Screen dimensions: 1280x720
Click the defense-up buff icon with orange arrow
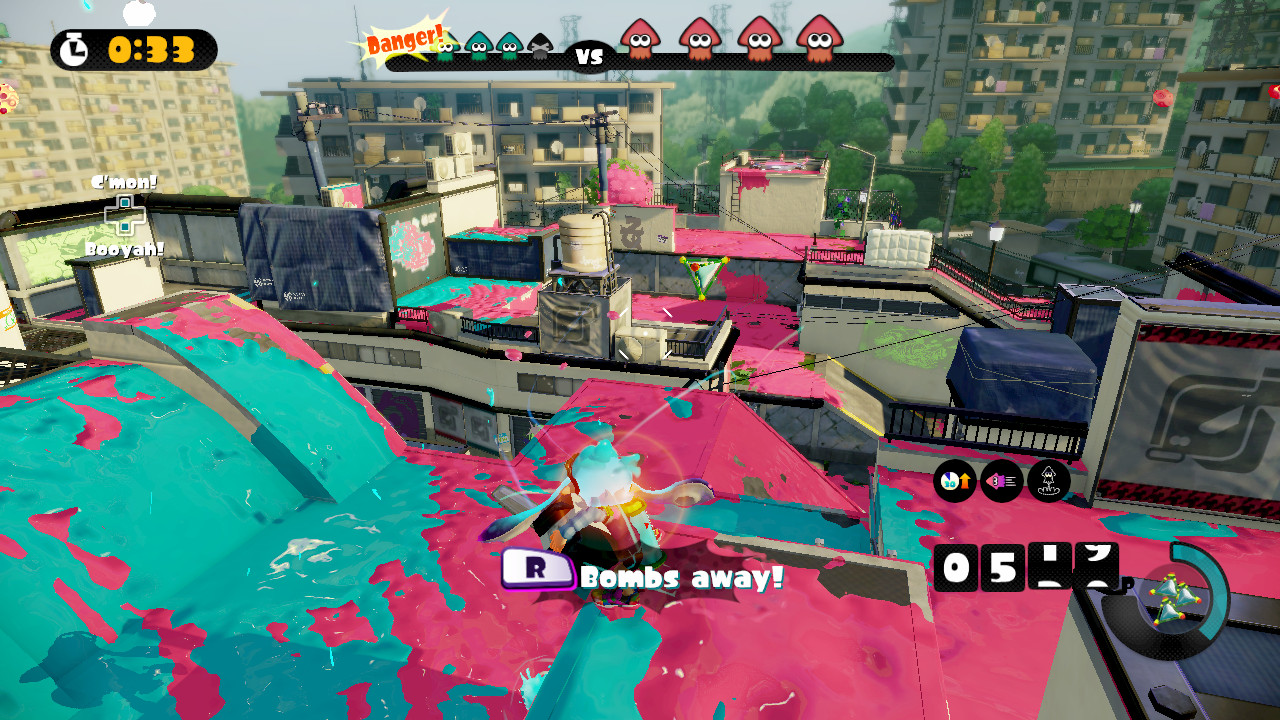pos(954,480)
